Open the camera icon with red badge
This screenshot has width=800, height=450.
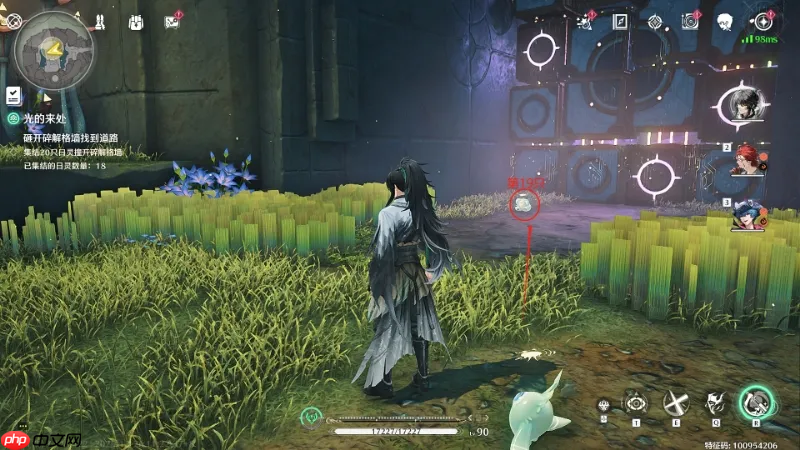[x=690, y=21]
